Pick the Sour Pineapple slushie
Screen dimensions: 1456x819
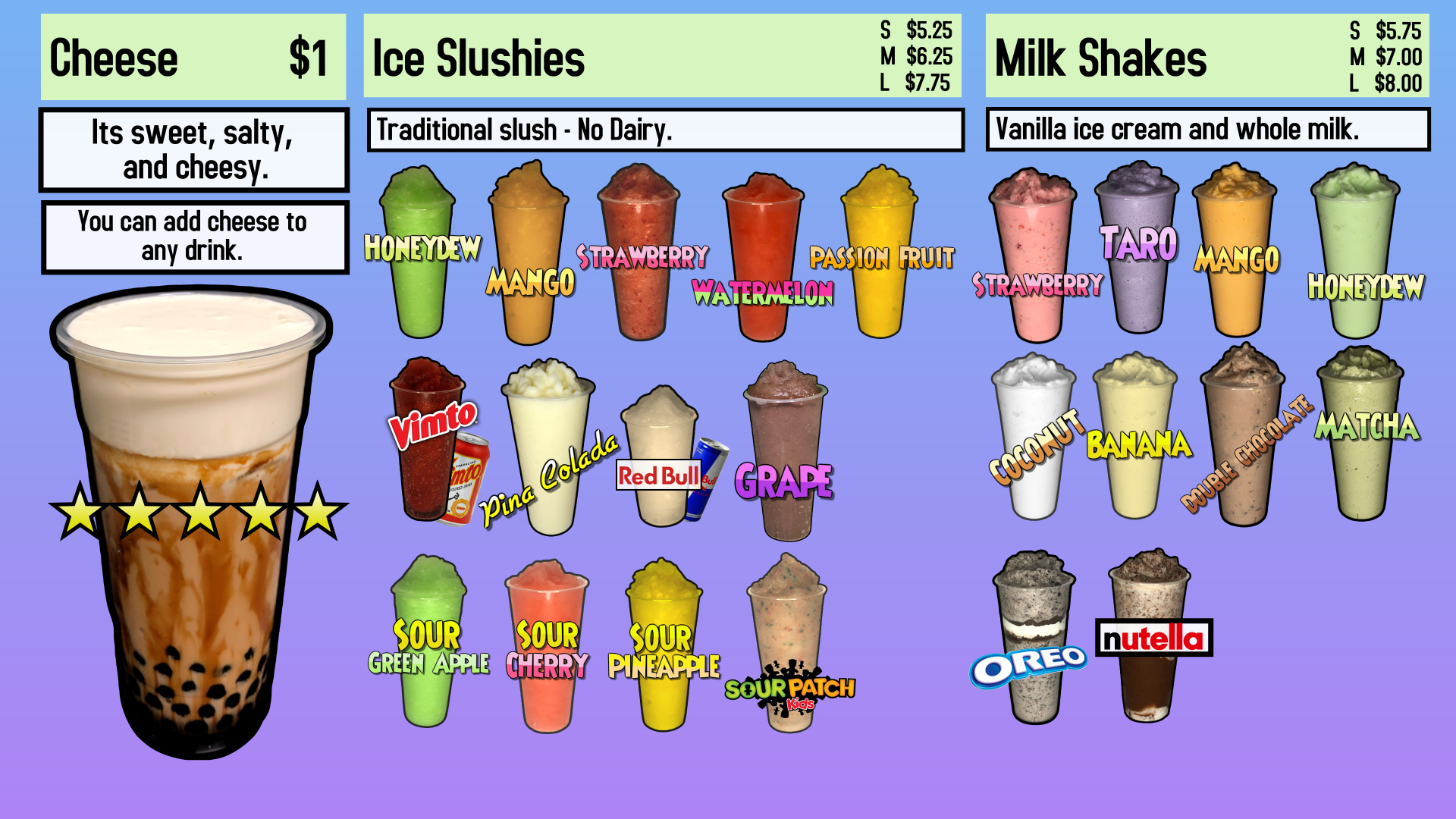tap(664, 648)
